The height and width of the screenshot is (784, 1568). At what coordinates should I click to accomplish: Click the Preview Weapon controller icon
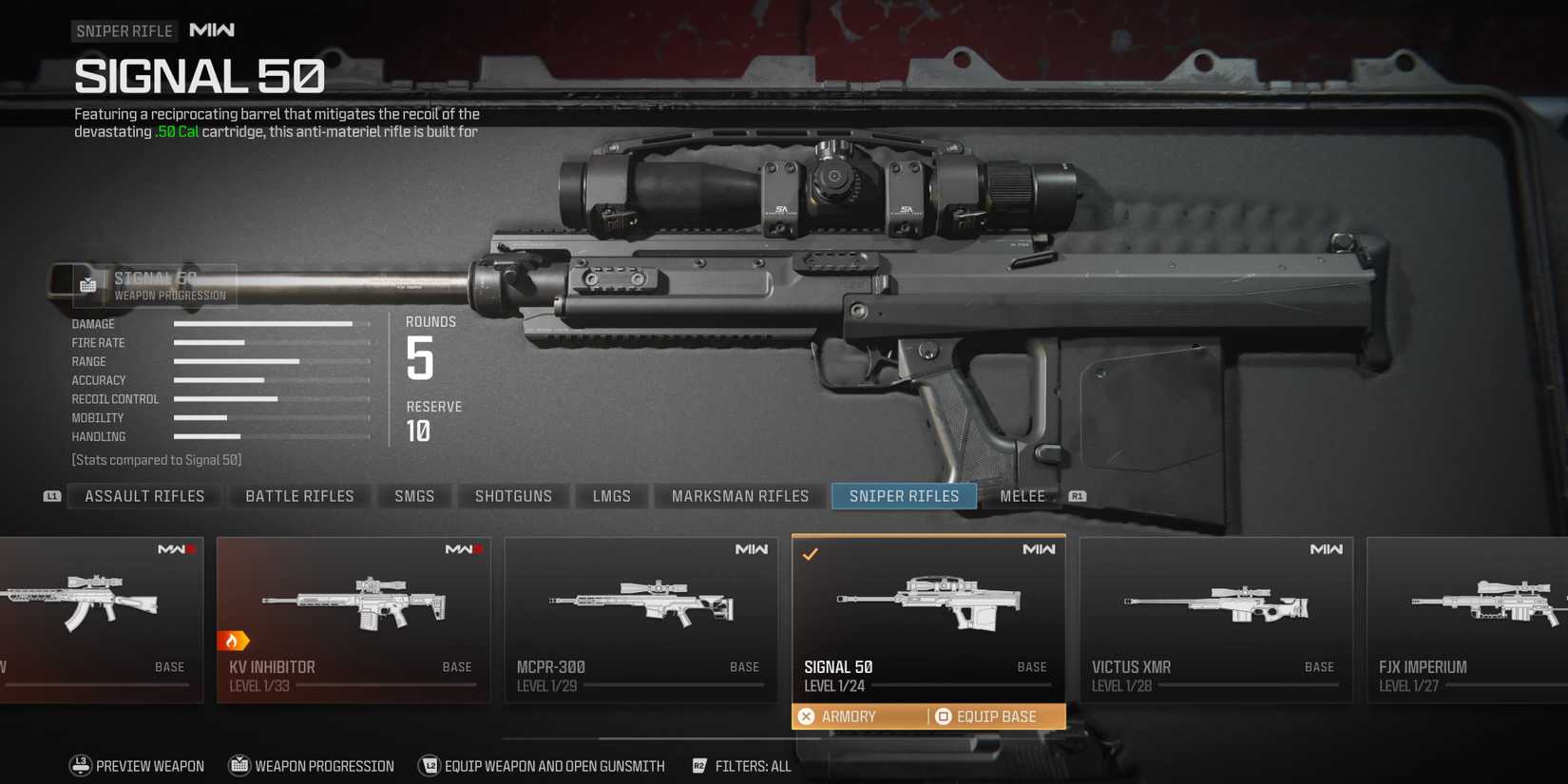(x=80, y=765)
